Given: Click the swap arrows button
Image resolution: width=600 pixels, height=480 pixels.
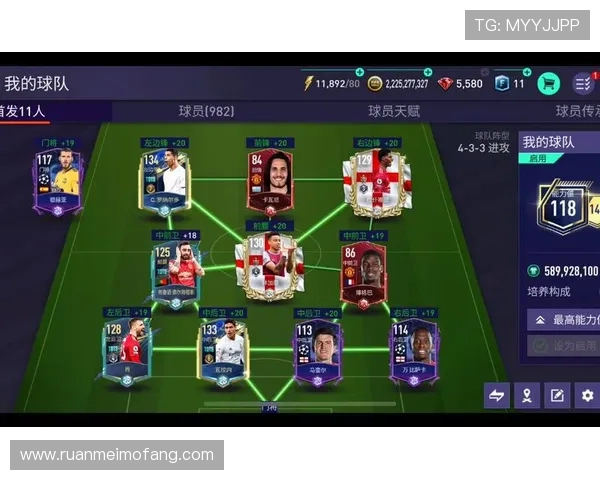Looking at the screenshot, I should pyautogui.click(x=497, y=395).
